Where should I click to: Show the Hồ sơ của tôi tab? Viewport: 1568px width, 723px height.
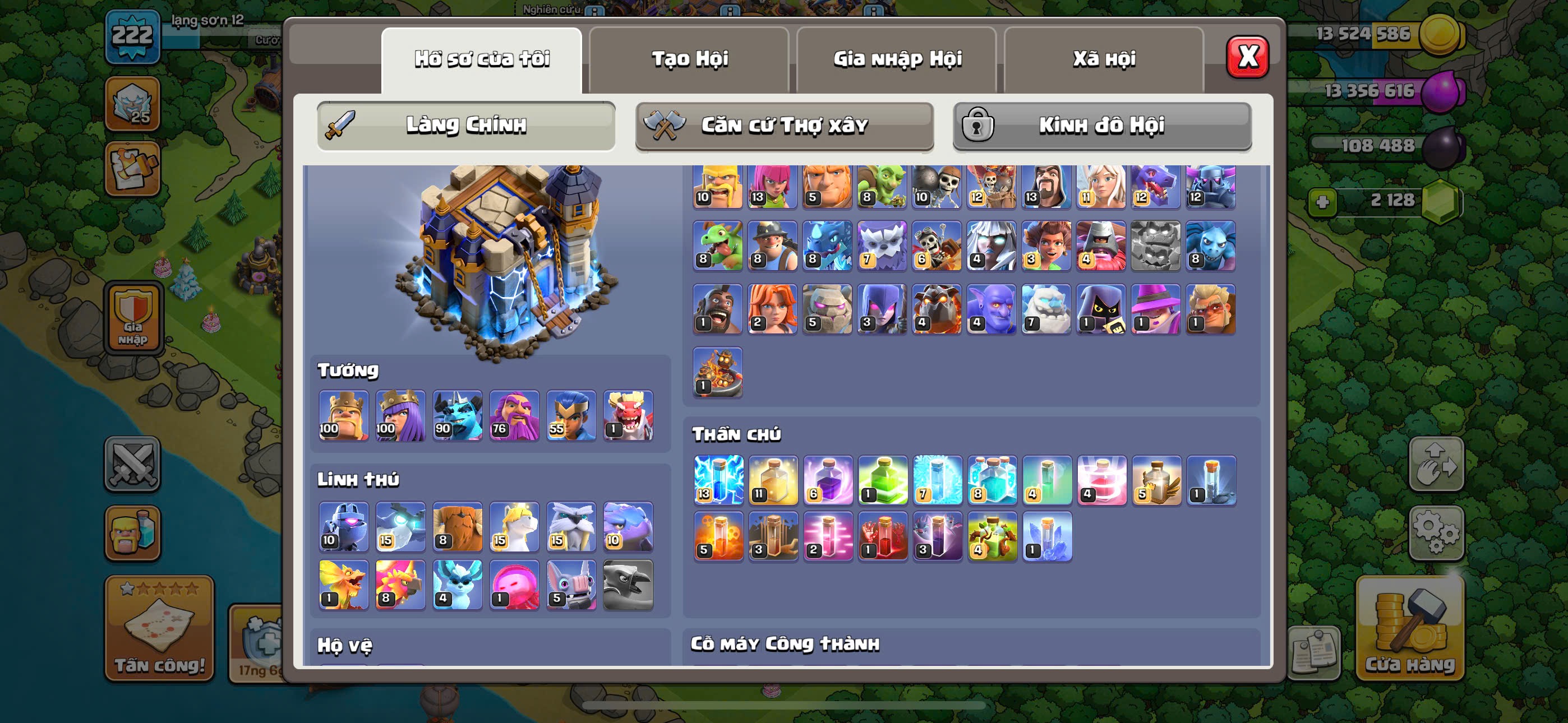[x=482, y=59]
